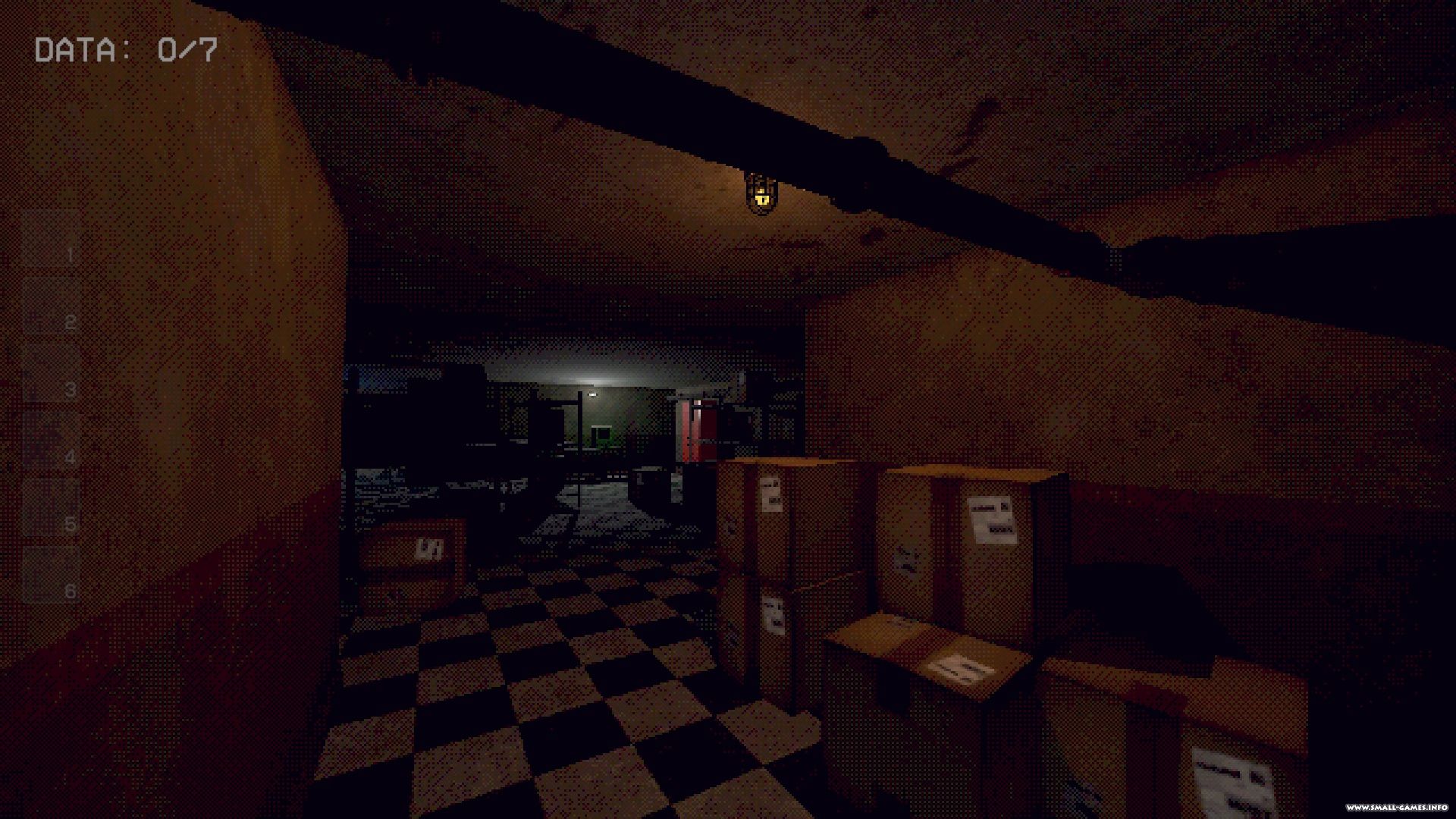
Task: Pick inventory slot number 5
Action: click(52, 507)
